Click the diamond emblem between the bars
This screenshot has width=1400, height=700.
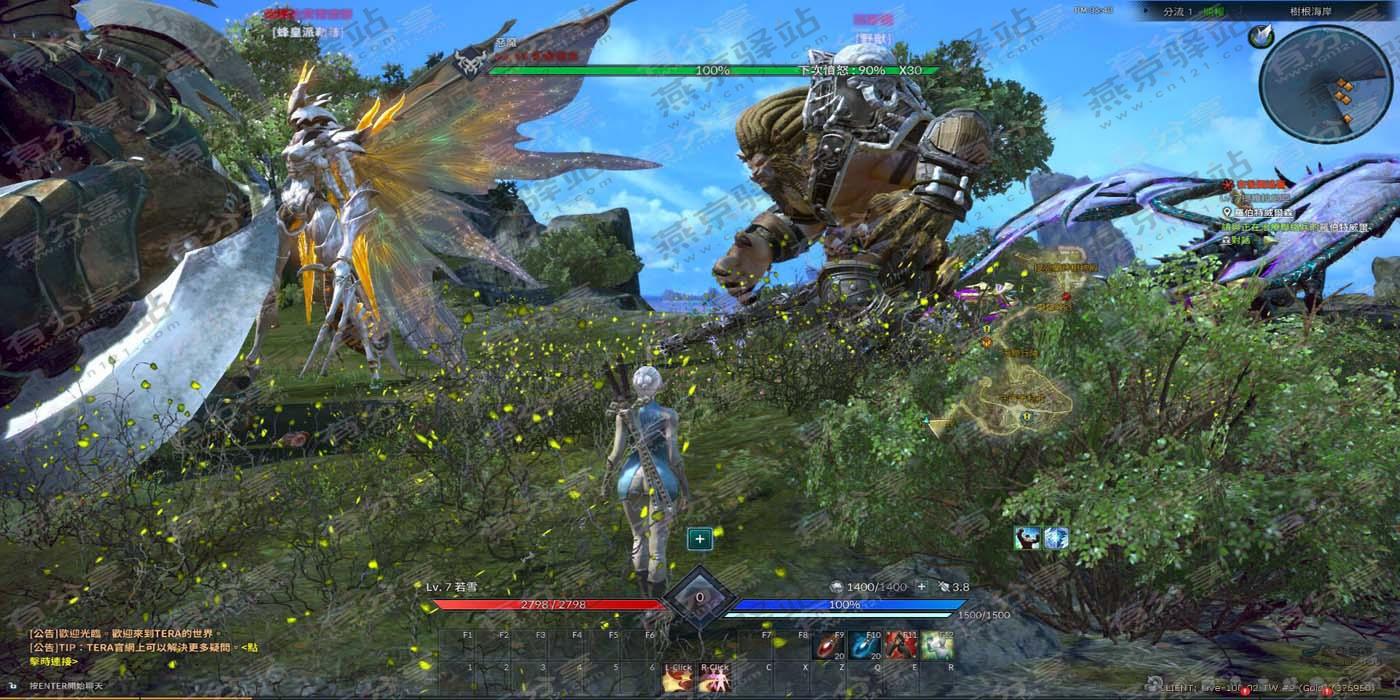click(x=699, y=597)
